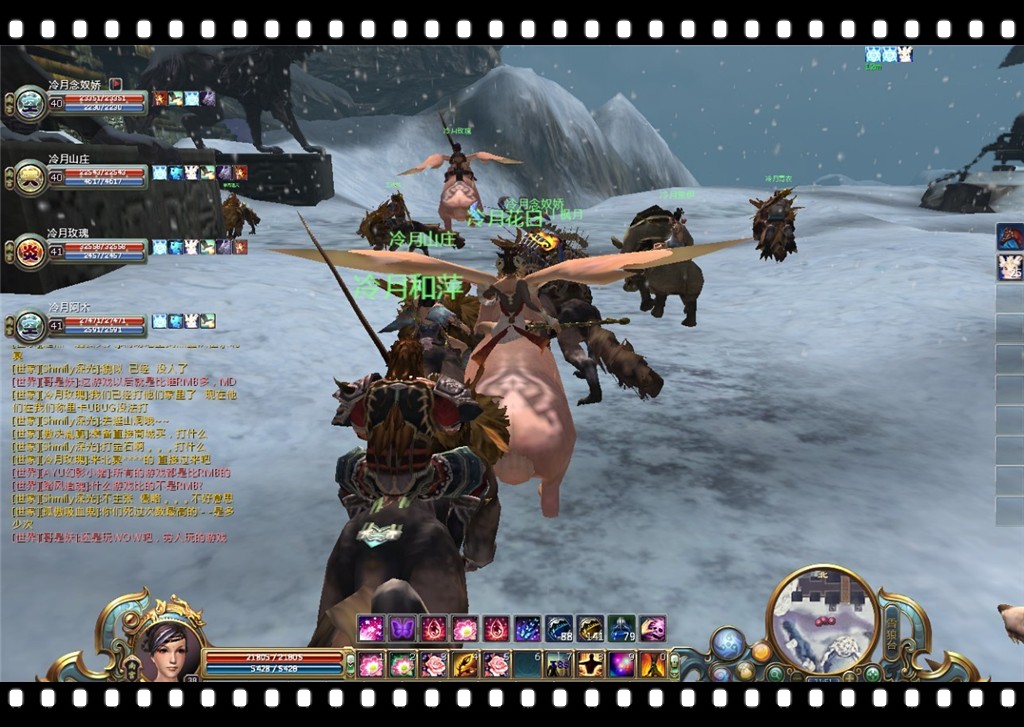Use the green lotus skill in slot 2
Screen dimensions: 1024x727
(x=402, y=664)
